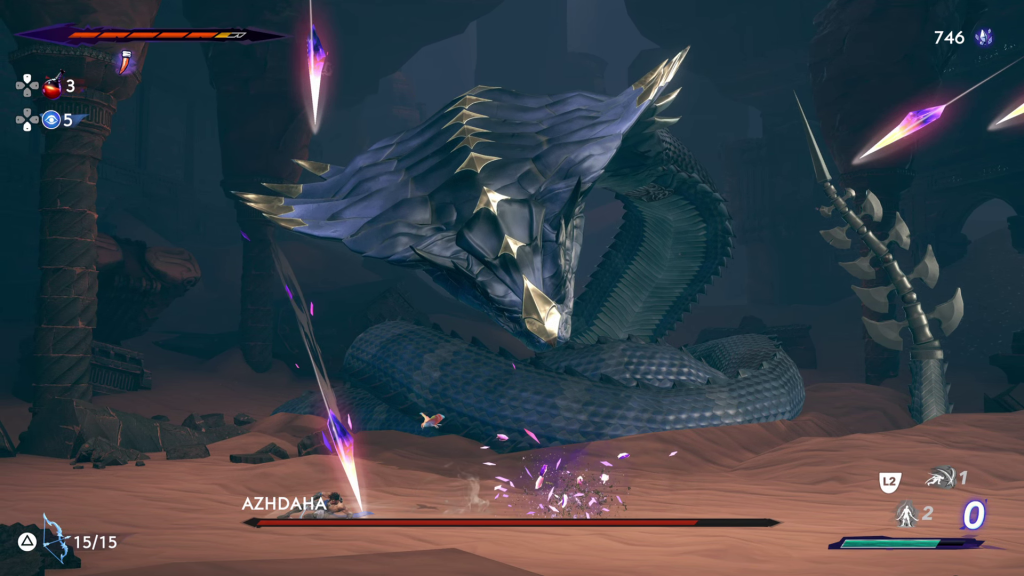Activate the blue eye ability icon
Image resolution: width=1024 pixels, height=576 pixels.
click(51, 120)
